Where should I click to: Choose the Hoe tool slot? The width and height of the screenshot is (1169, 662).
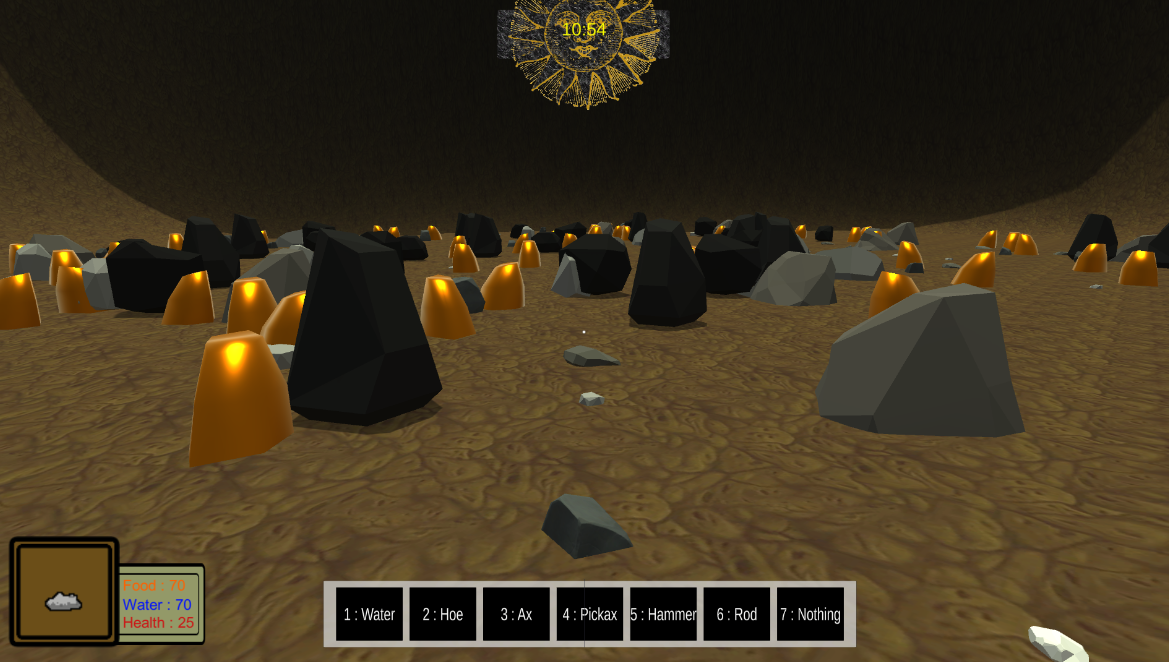tap(443, 614)
